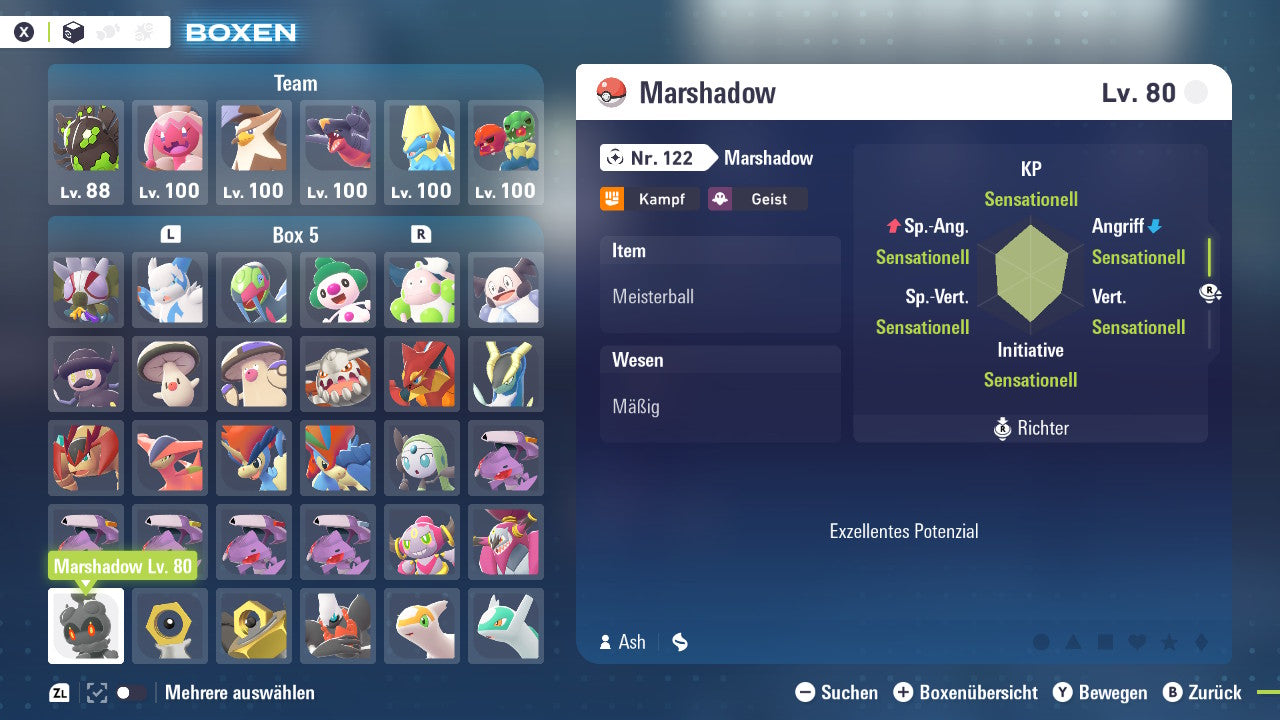This screenshot has height=720, width=1280.
Task: Select the Box 5 tab
Action: 296,235
